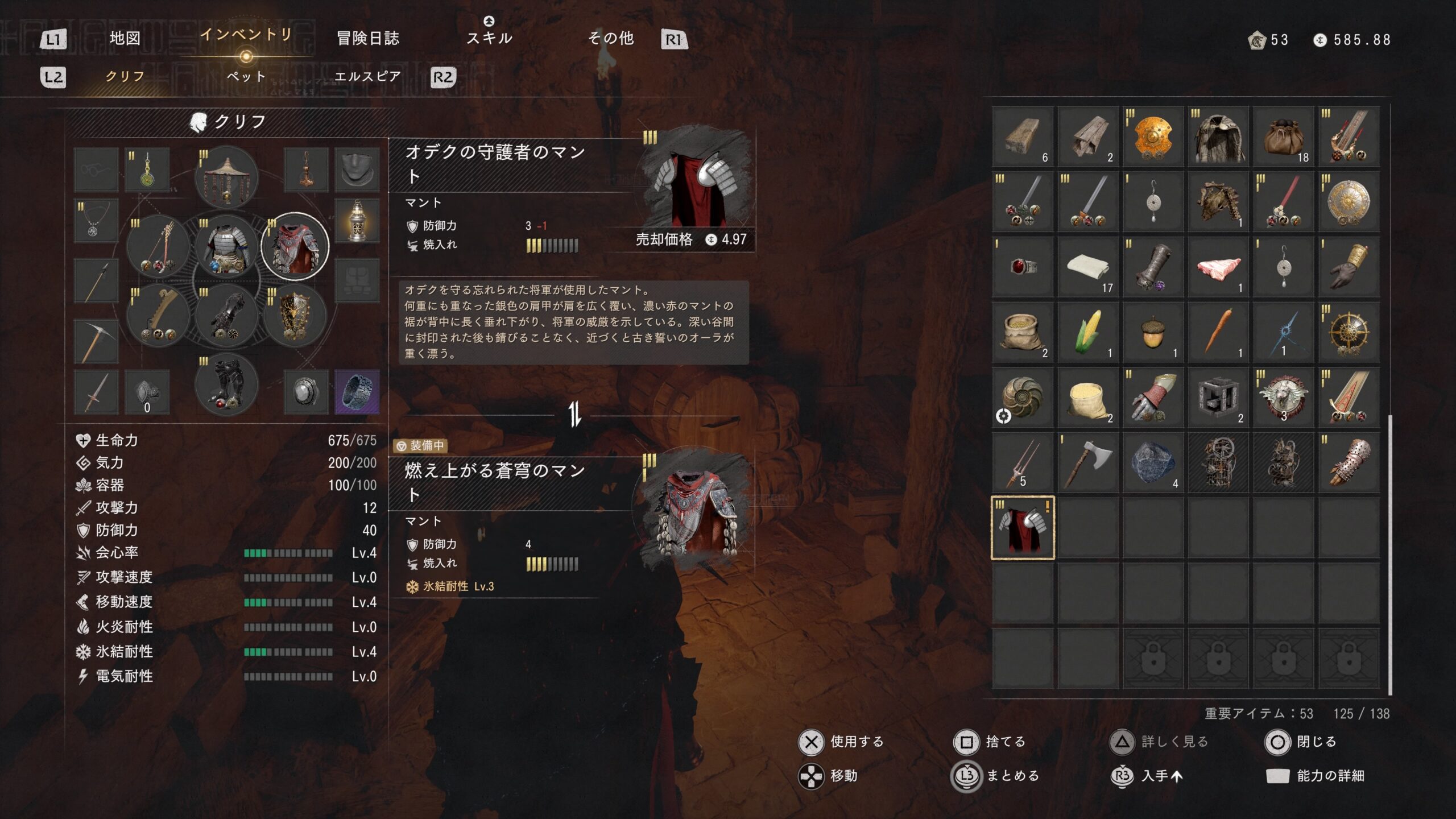The image size is (1456, 819).
Task: Select the エルスピア sub-tab
Action: [x=367, y=76]
